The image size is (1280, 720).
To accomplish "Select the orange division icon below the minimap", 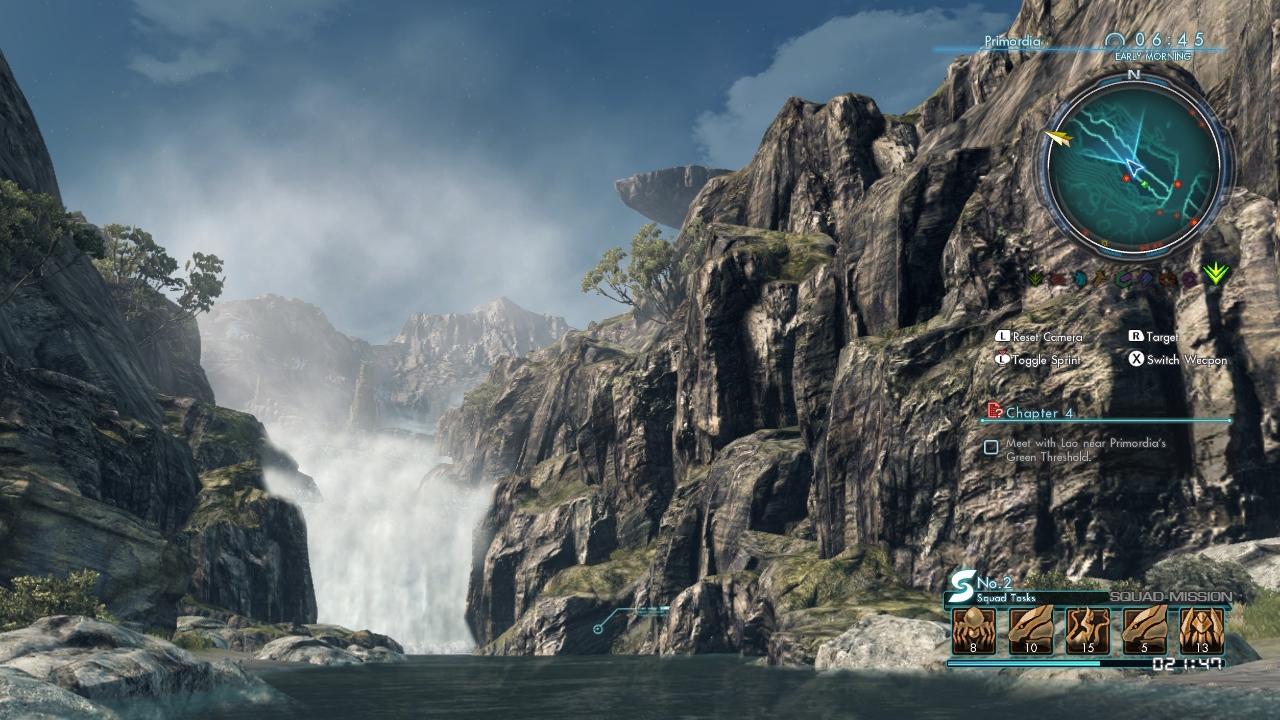I will tap(1167, 279).
